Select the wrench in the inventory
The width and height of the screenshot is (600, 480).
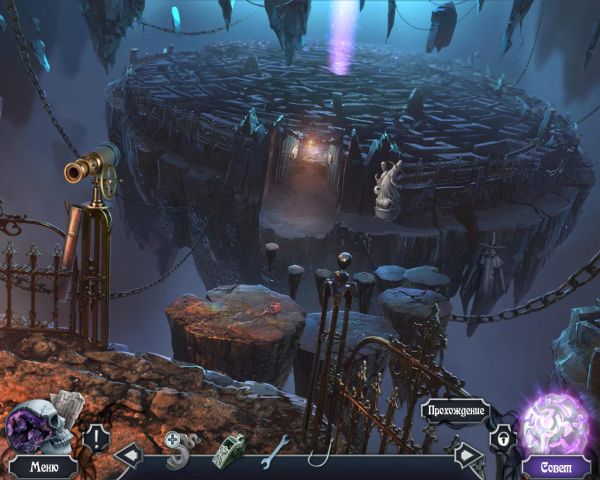275,450
